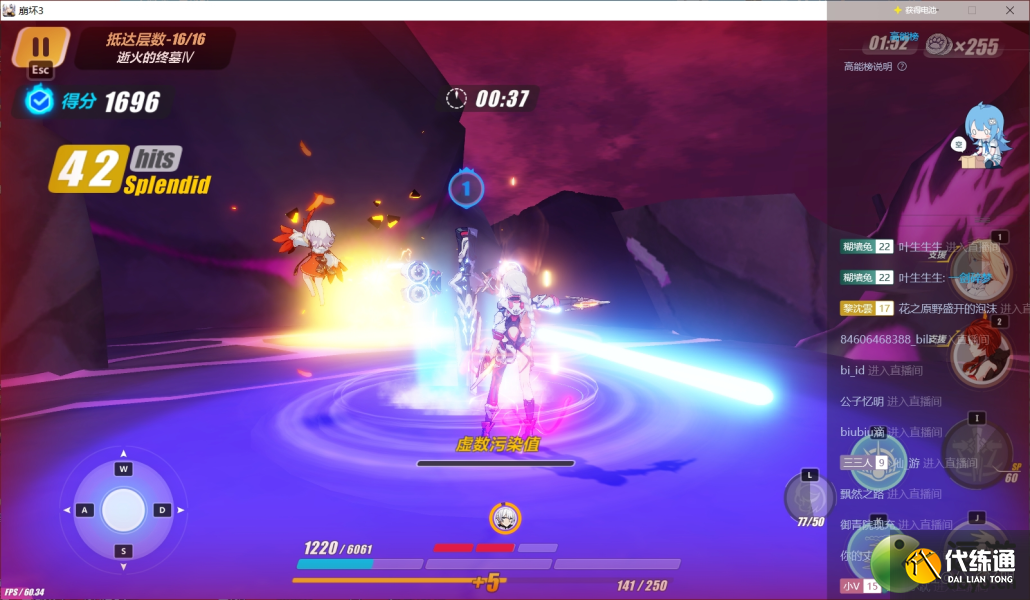Tap the S down direction on joystick
Viewport: 1030px width, 600px height.
[x=124, y=551]
